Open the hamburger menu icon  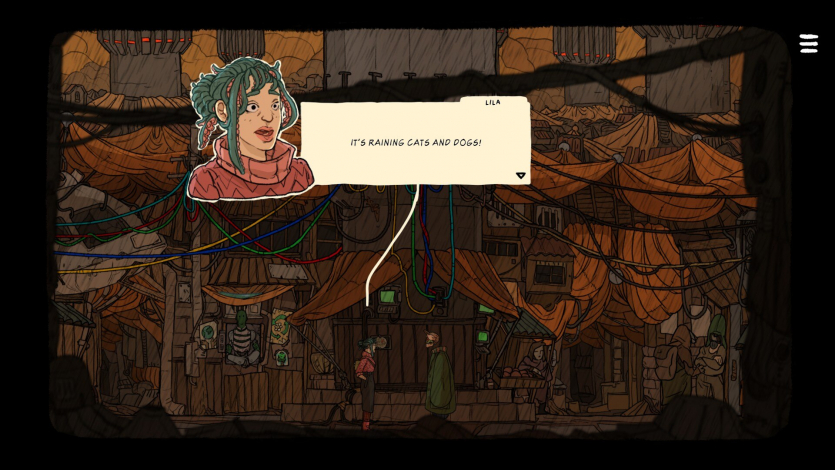pos(808,44)
